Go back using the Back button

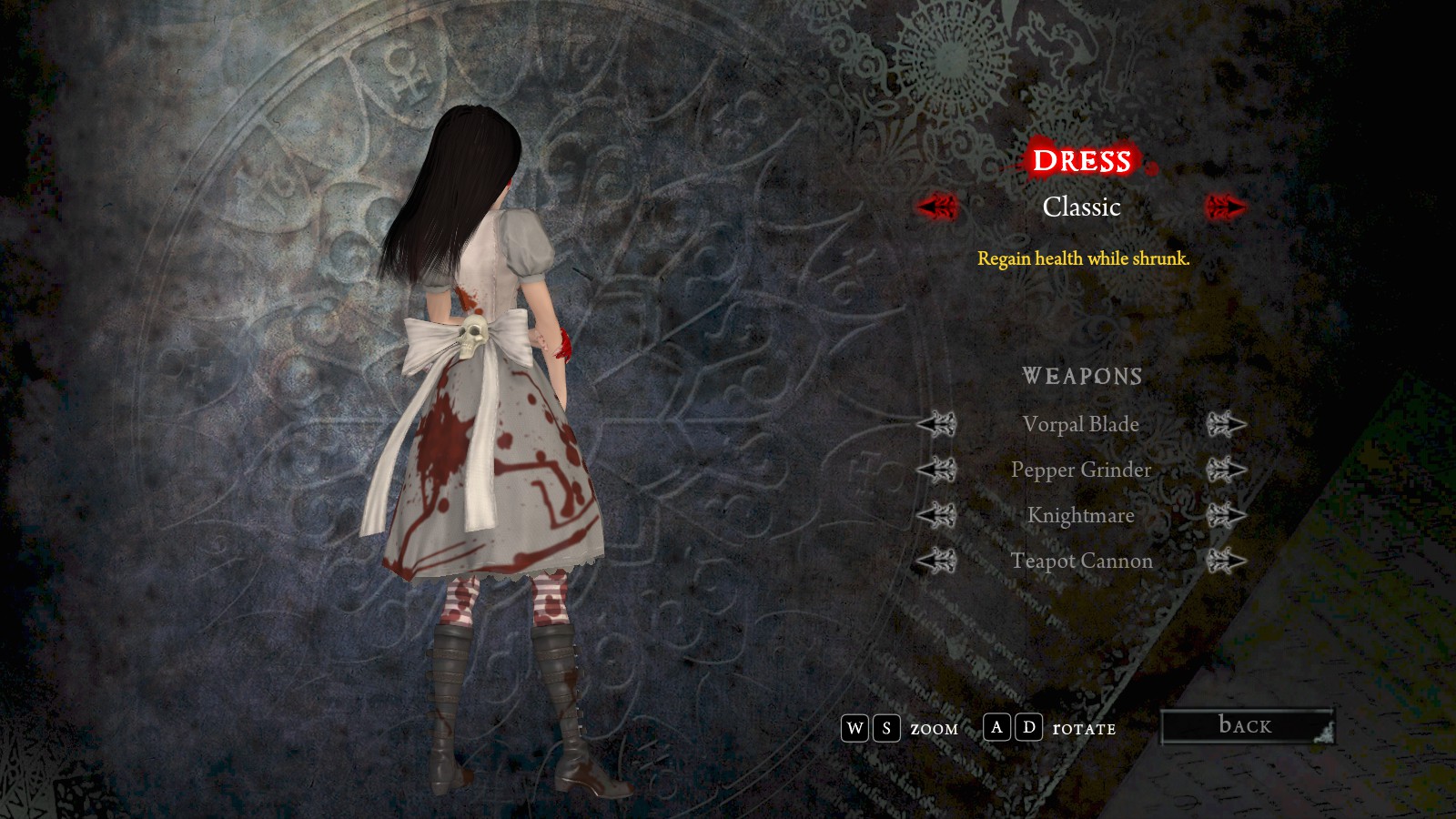pyautogui.click(x=1246, y=726)
